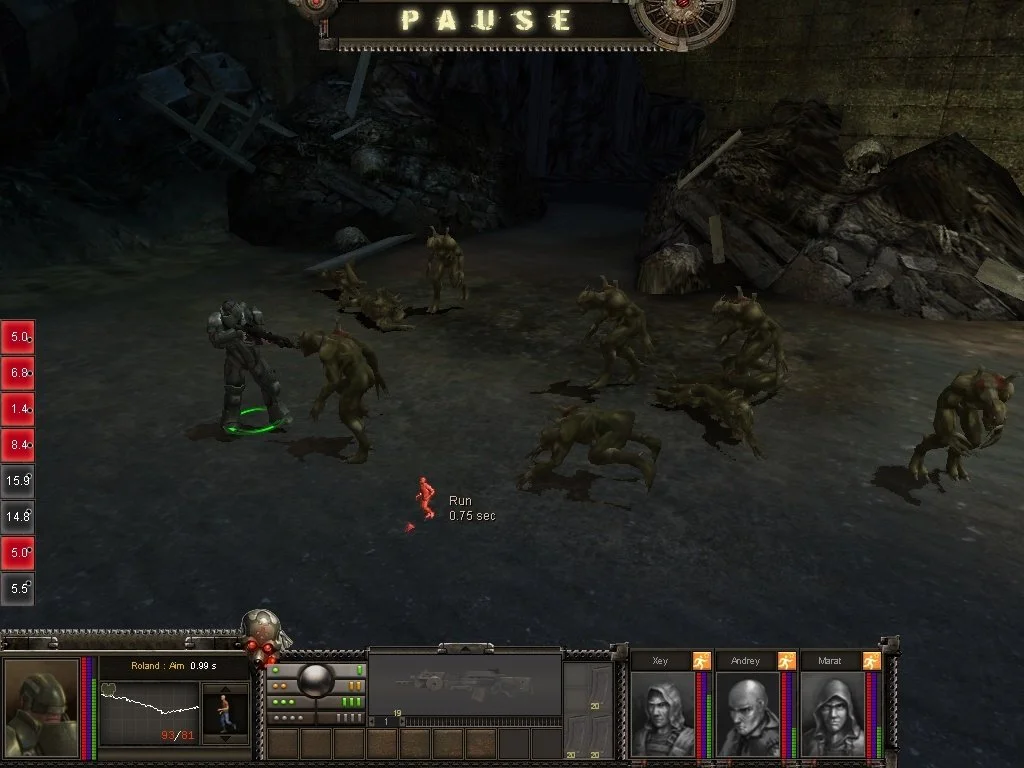Click the PAUSE banner

click(x=488, y=20)
